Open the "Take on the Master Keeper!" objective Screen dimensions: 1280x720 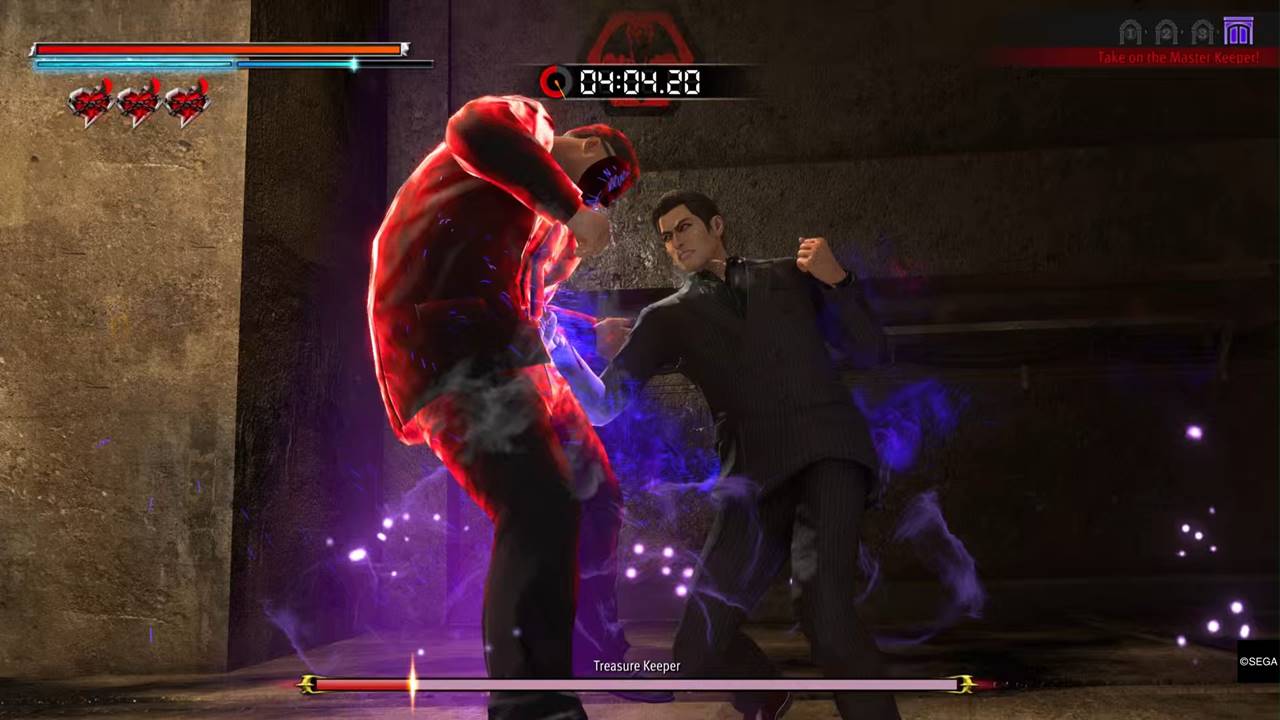[x=1177, y=58]
